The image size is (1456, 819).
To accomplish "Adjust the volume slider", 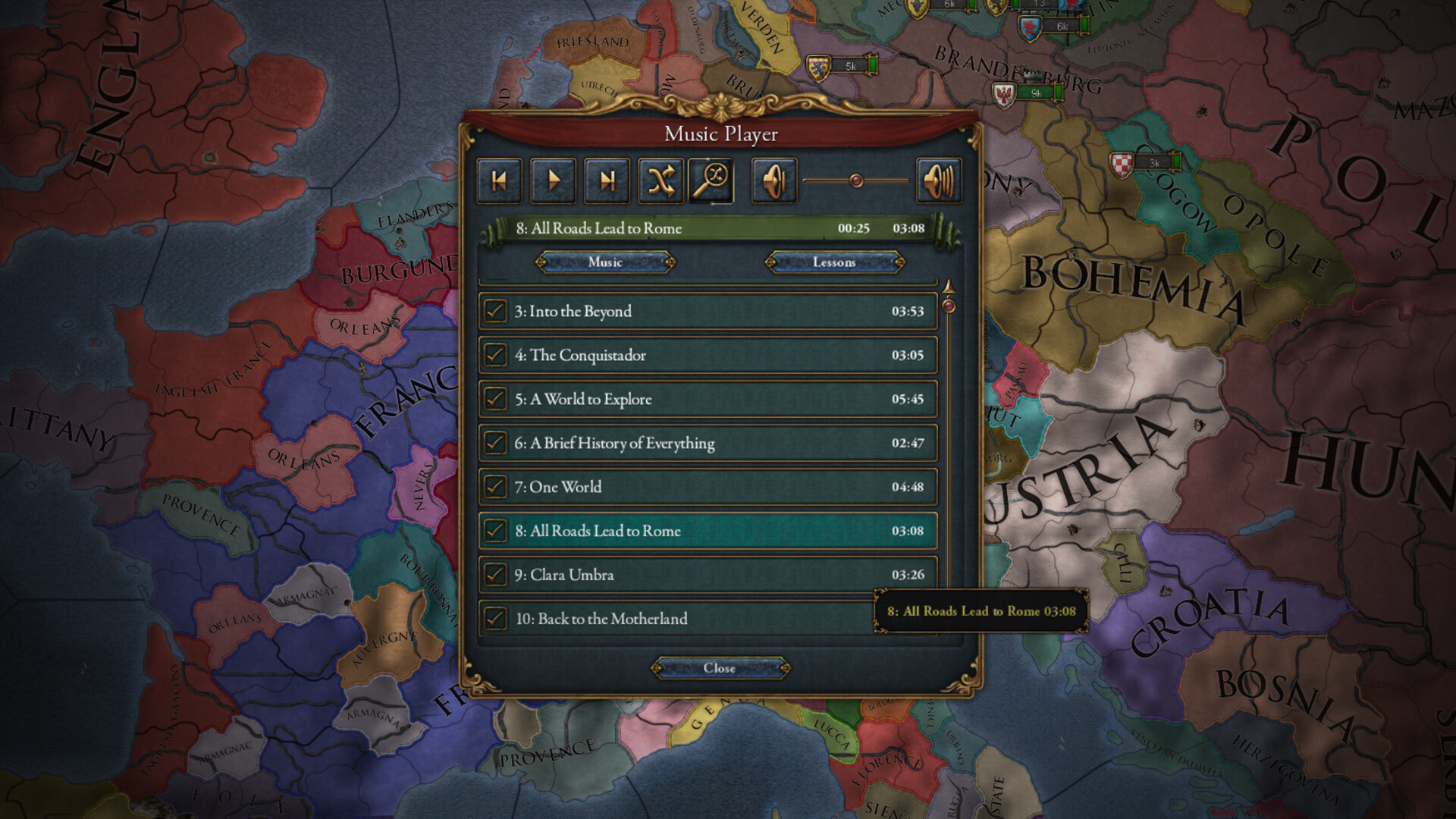I will pos(855,179).
